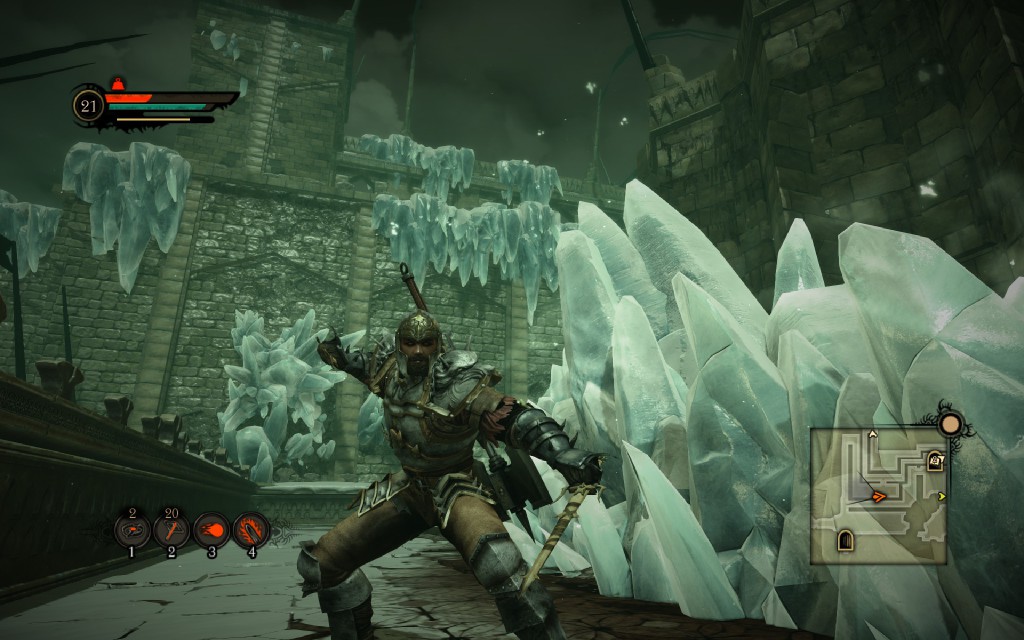This screenshot has width=1024, height=640.
Task: Select the trap item in hotbar slot 1
Action: pos(132,530)
